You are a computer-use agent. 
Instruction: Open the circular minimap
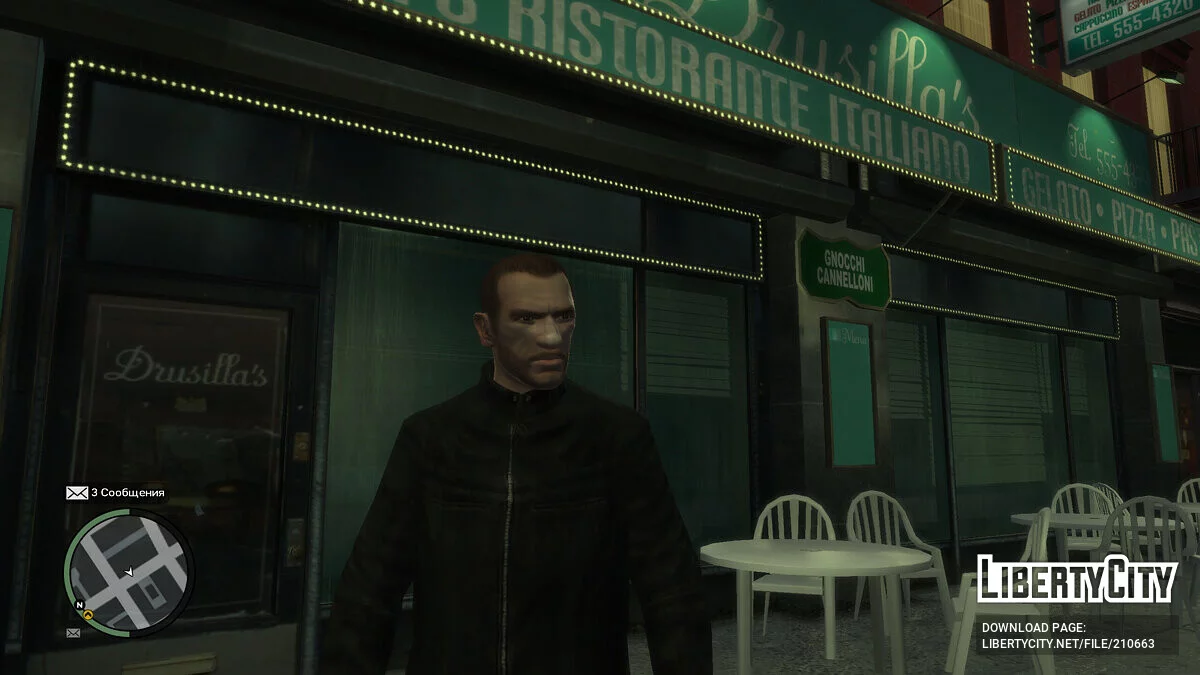point(128,572)
